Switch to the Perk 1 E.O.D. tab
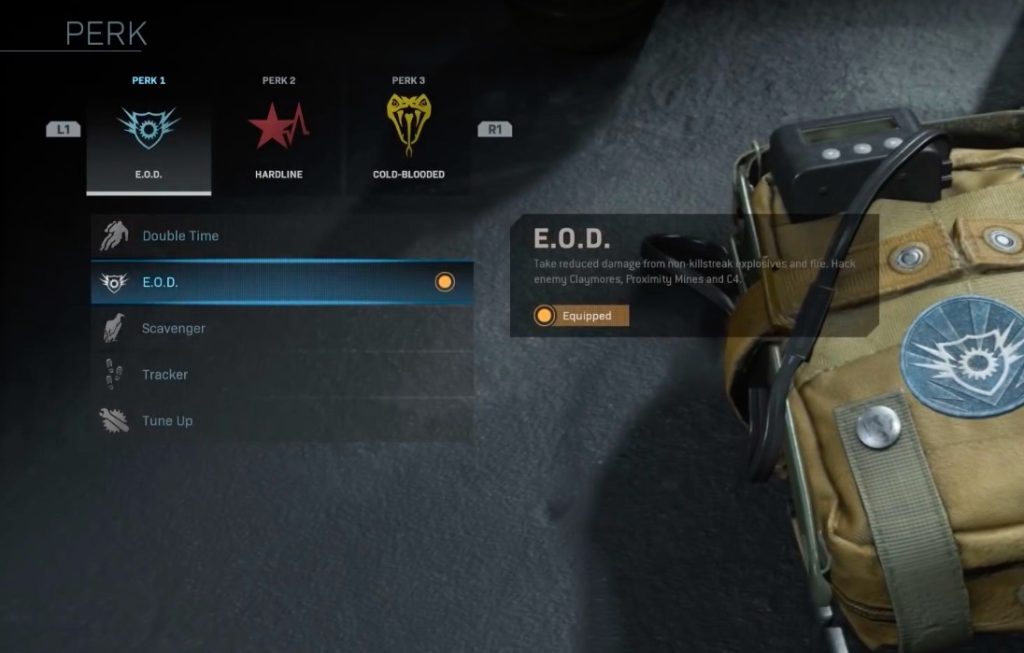 pyautogui.click(x=149, y=131)
